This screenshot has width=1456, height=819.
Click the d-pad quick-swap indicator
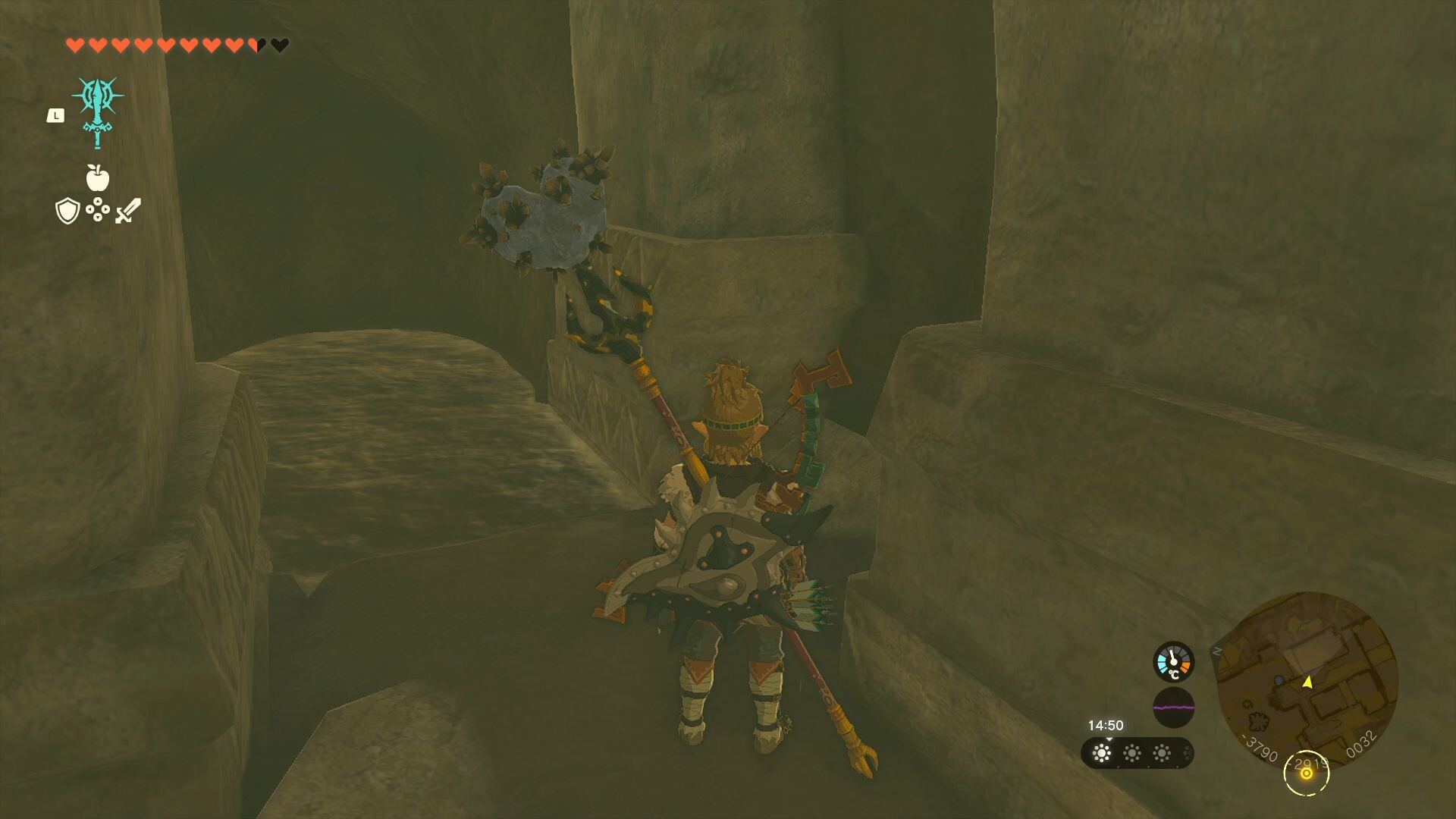pos(97,211)
